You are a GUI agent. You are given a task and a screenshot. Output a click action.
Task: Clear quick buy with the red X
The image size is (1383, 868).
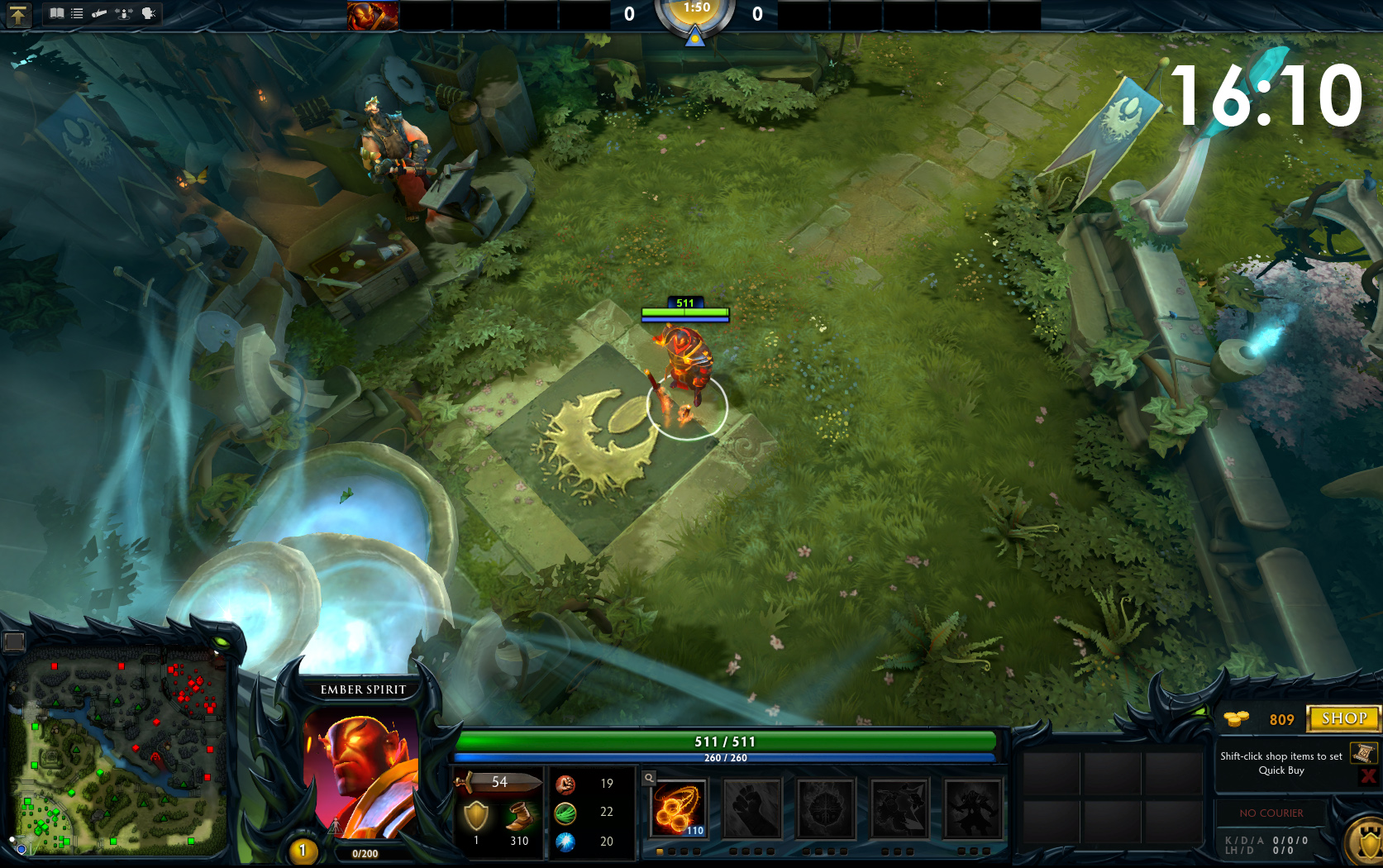pos(1368,775)
